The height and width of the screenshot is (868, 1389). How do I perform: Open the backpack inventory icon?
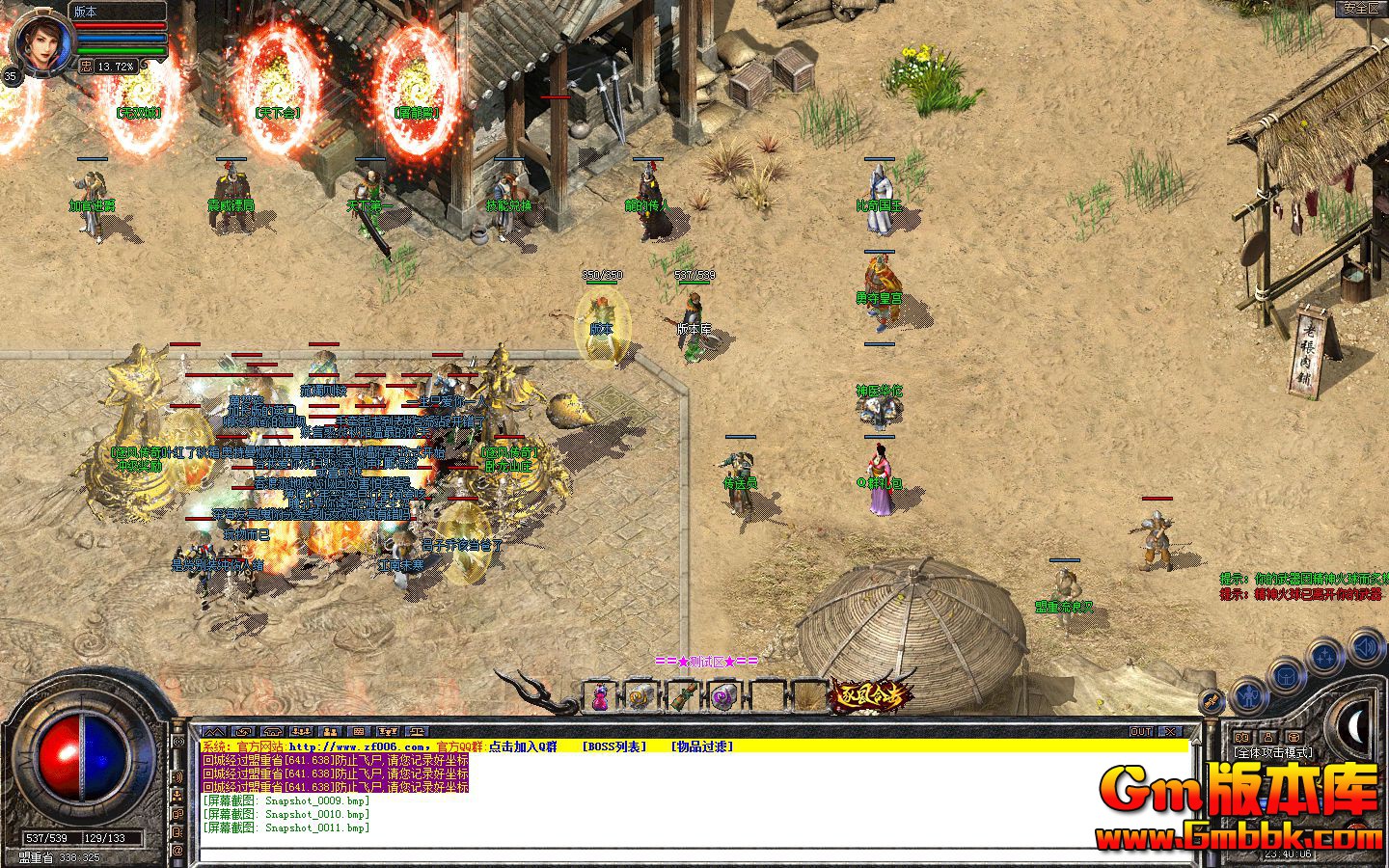click(x=1286, y=676)
